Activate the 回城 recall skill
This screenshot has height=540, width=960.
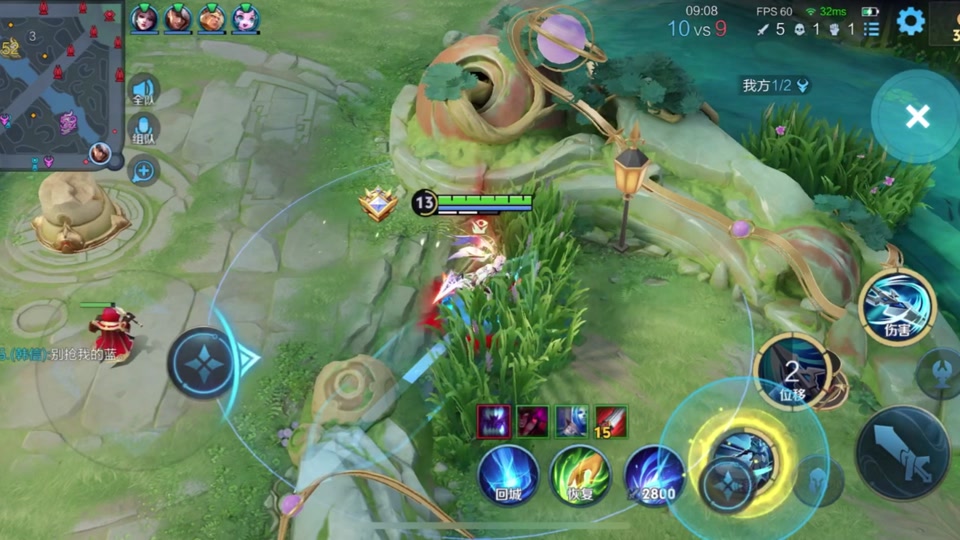point(508,474)
